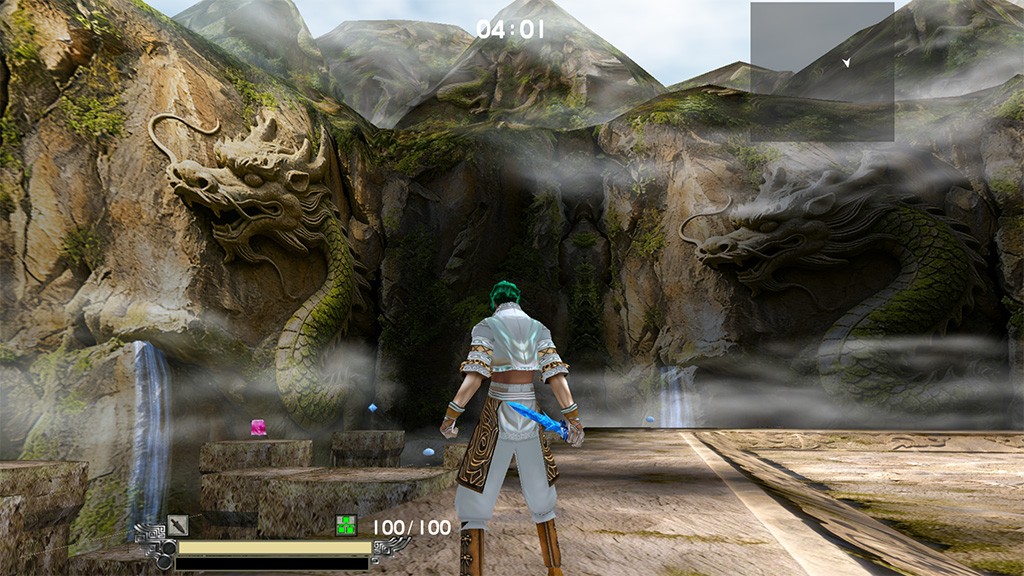This screenshot has height=576, width=1024.
Task: Click the green squares status icon
Action: pyautogui.click(x=346, y=525)
